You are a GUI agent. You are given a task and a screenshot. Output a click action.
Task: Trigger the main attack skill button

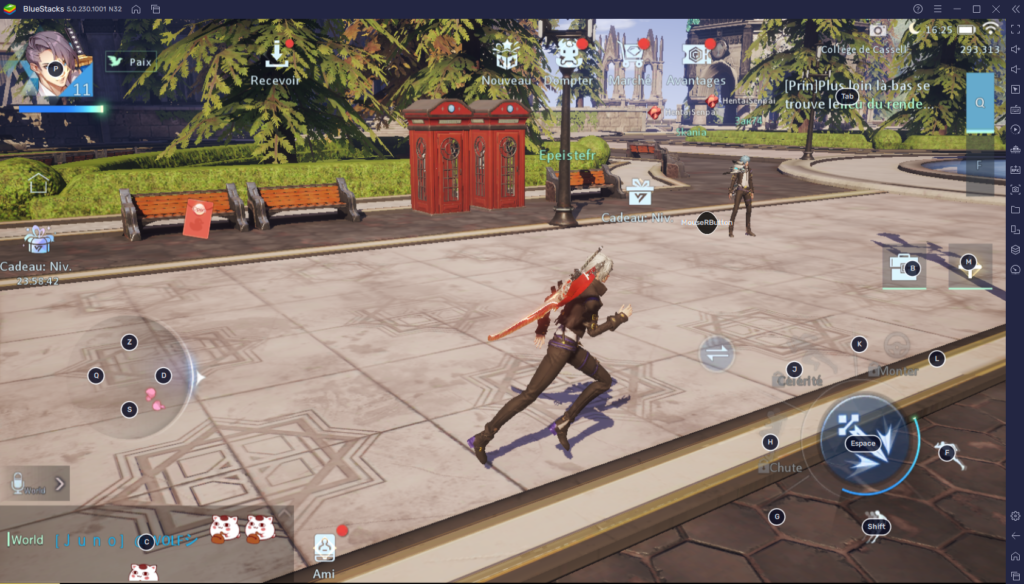(864, 441)
